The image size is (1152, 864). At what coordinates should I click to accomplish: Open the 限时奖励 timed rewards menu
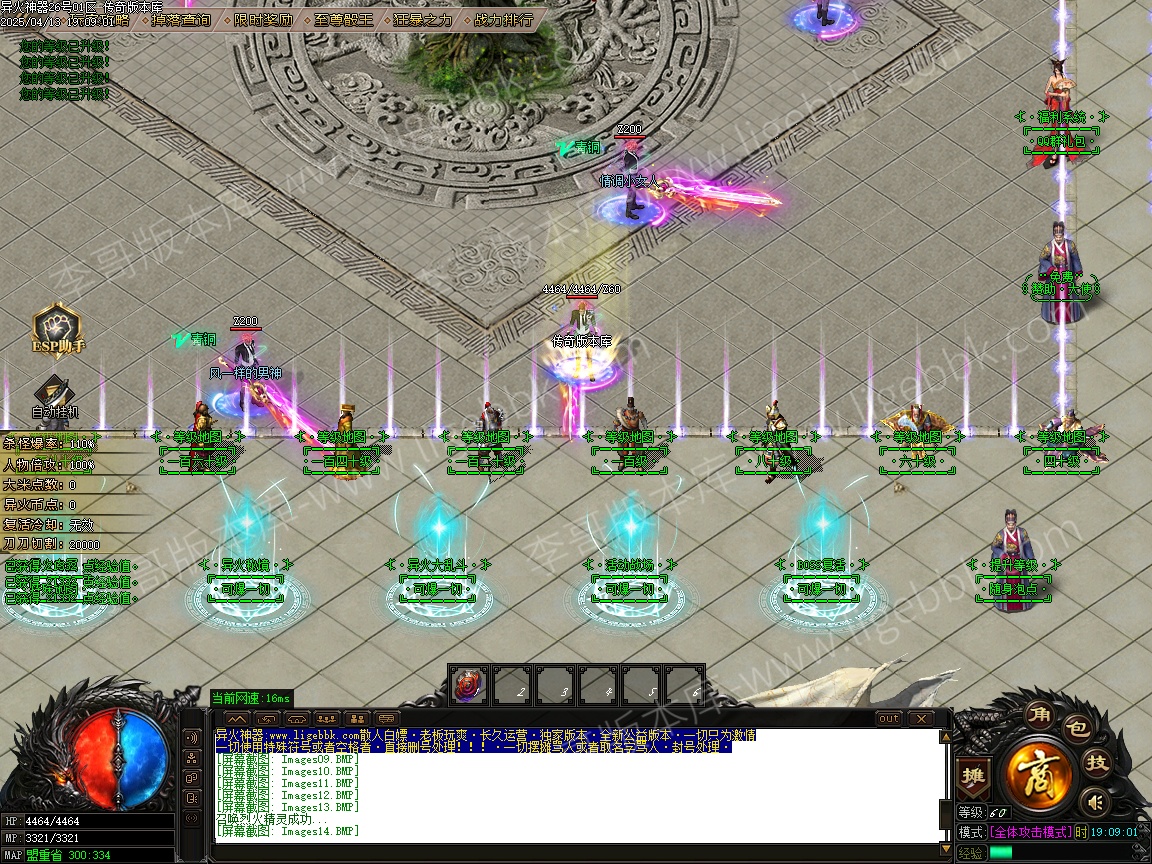pyautogui.click(x=263, y=19)
